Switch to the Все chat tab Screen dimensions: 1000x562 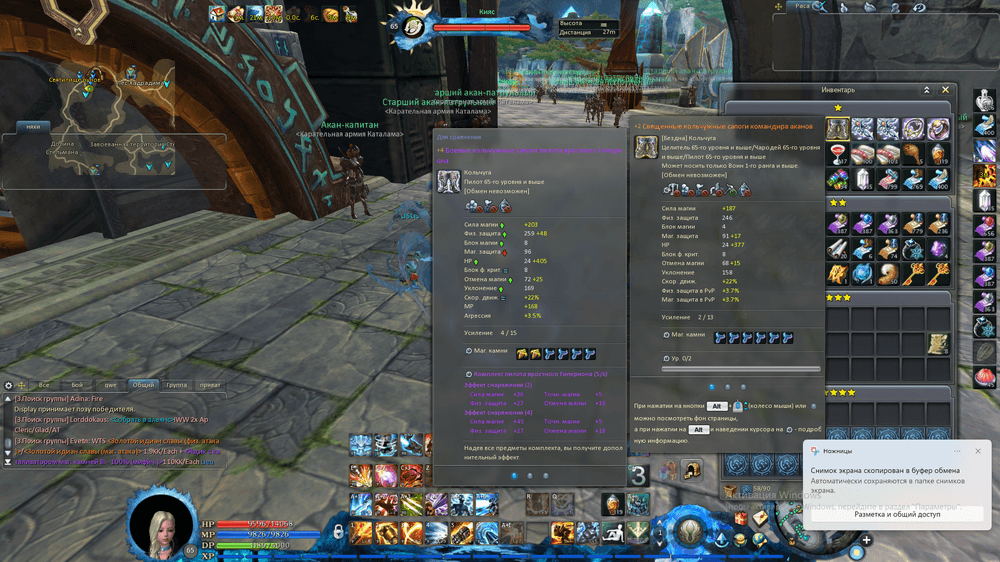click(x=44, y=384)
